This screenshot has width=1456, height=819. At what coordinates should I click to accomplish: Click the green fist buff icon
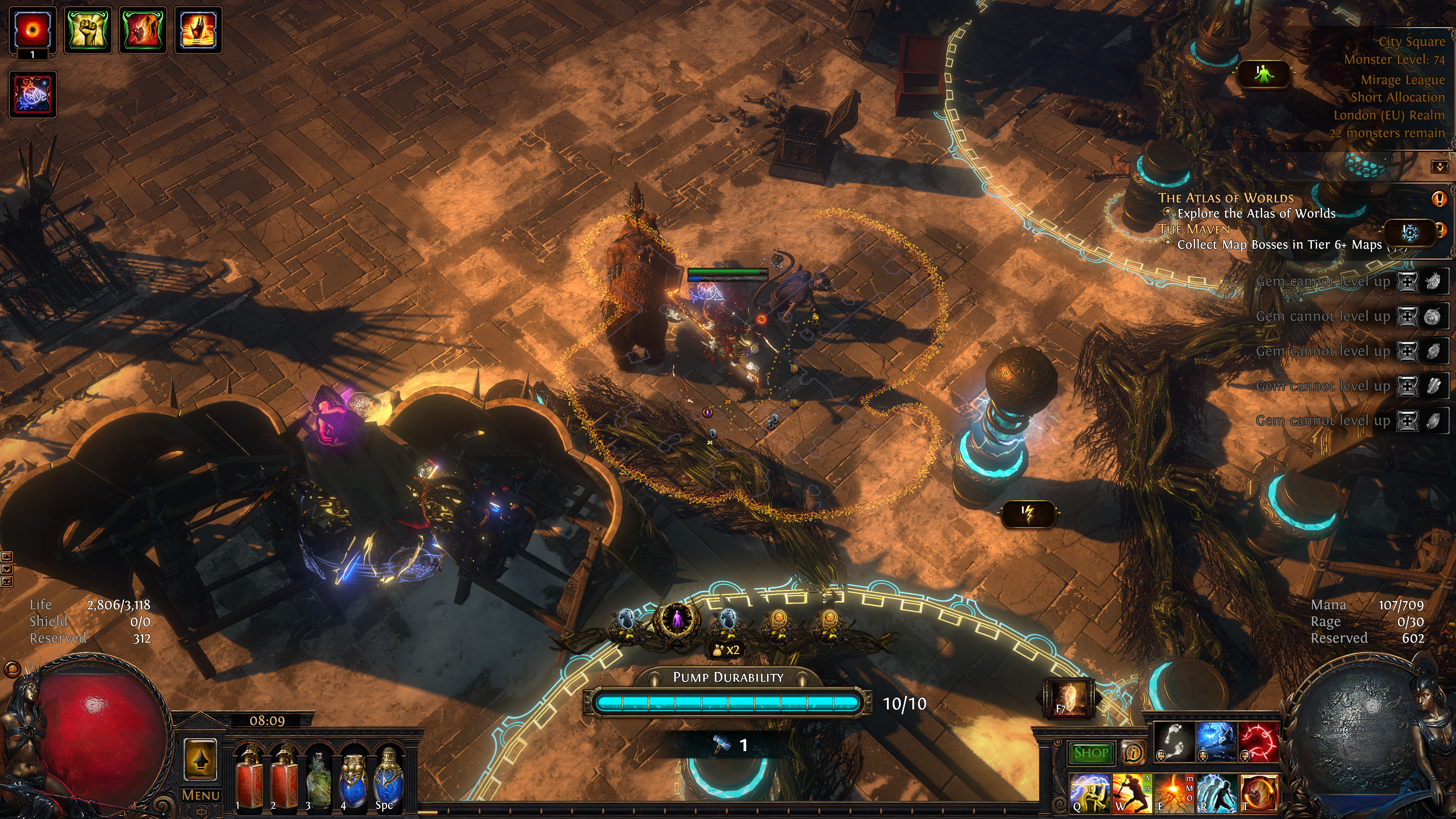tap(88, 30)
